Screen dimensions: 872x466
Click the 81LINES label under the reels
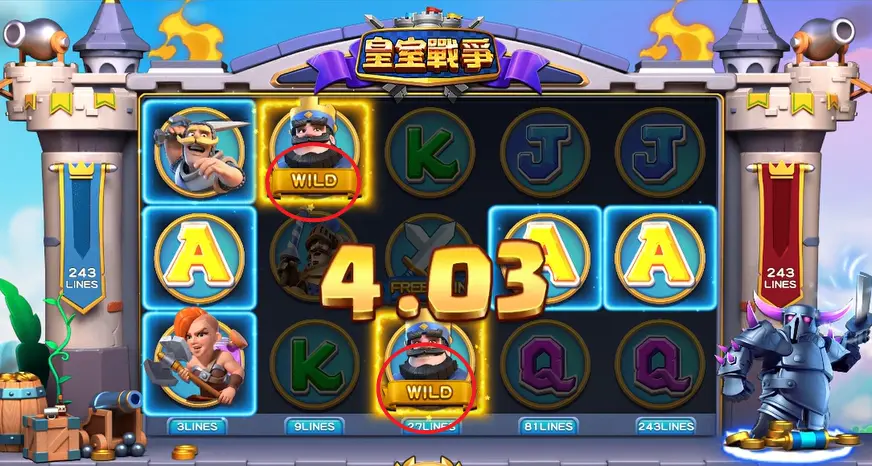[x=544, y=425]
